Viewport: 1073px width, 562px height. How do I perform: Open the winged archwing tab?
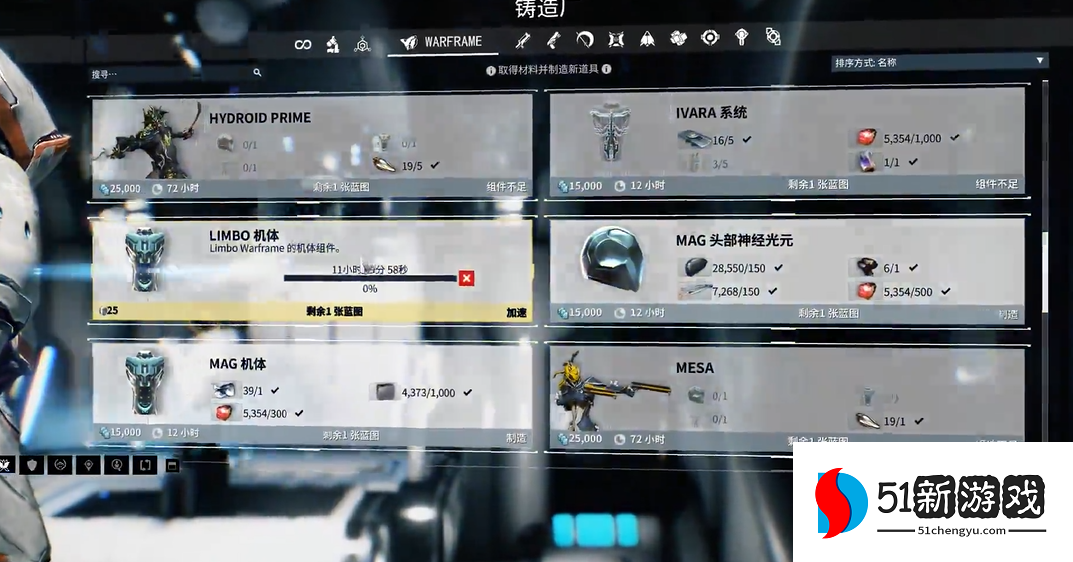[x=647, y=39]
